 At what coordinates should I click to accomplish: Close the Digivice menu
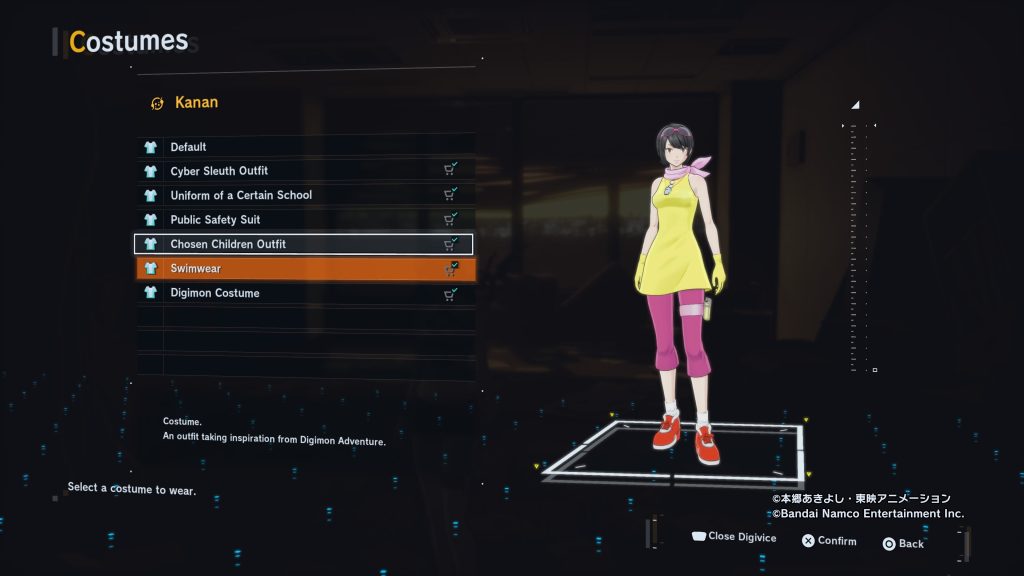[x=734, y=538]
